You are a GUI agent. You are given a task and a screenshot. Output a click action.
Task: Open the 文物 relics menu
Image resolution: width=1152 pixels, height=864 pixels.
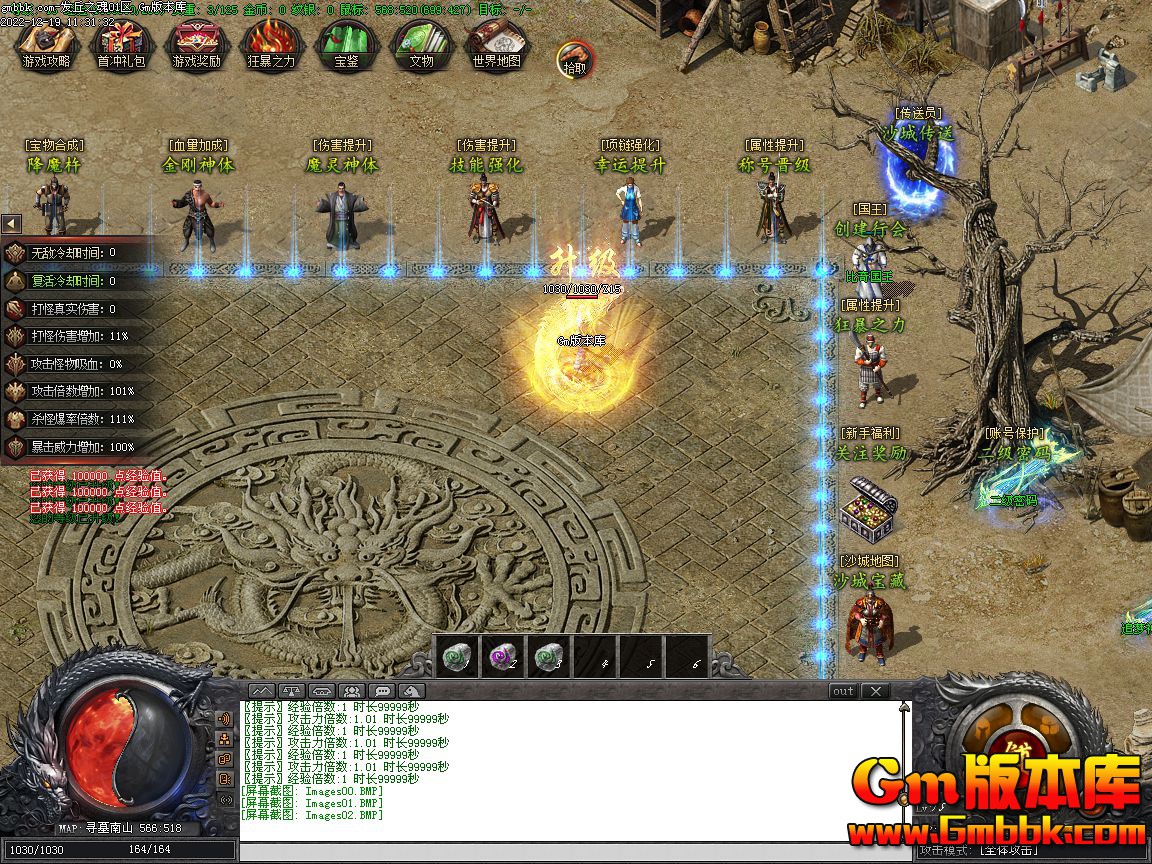point(421,46)
